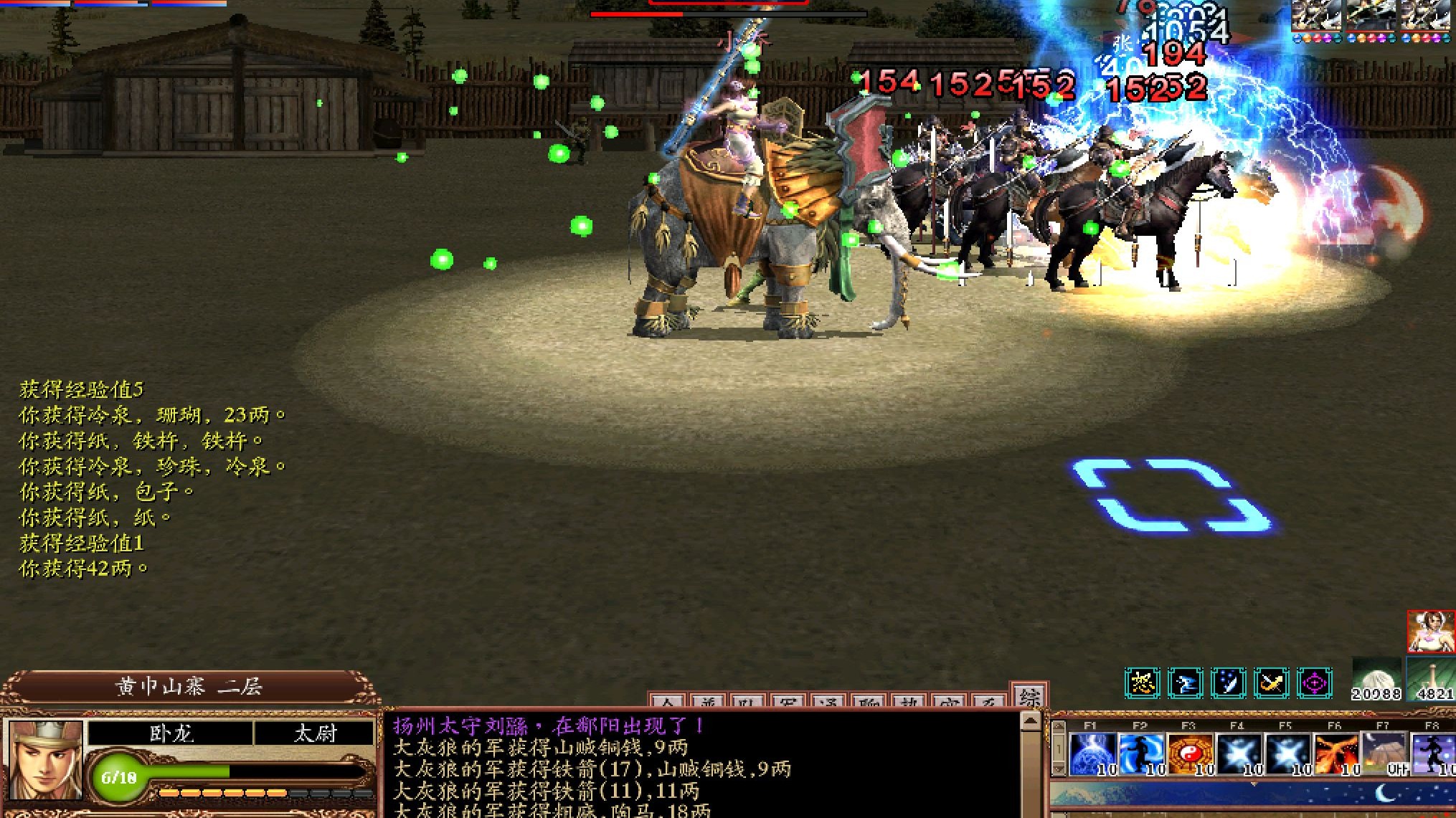Trigger the white star burst skill on F4
The height and width of the screenshot is (818, 1456).
[1239, 754]
